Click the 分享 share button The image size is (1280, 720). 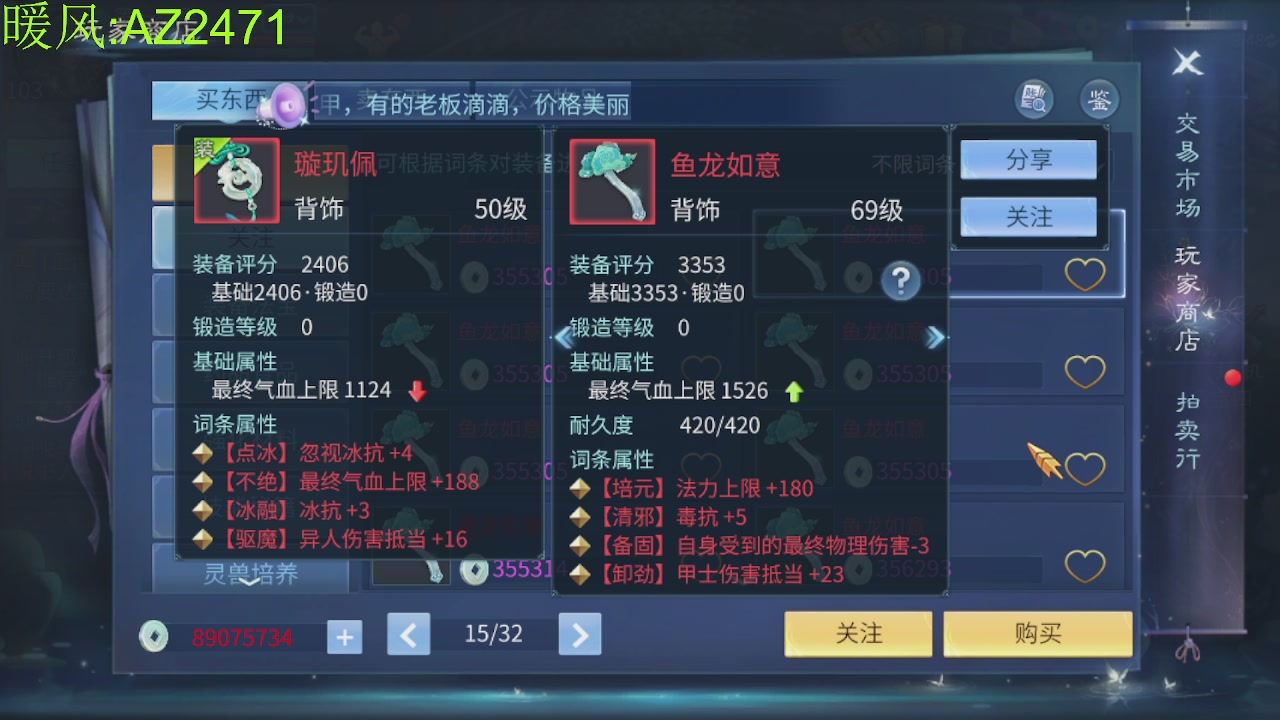(1029, 159)
